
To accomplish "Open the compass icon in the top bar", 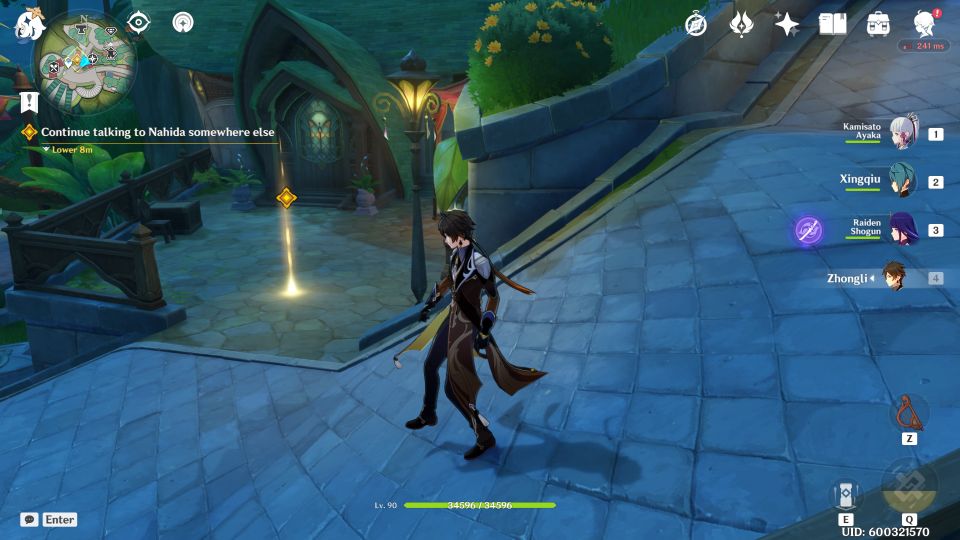I will [696, 24].
